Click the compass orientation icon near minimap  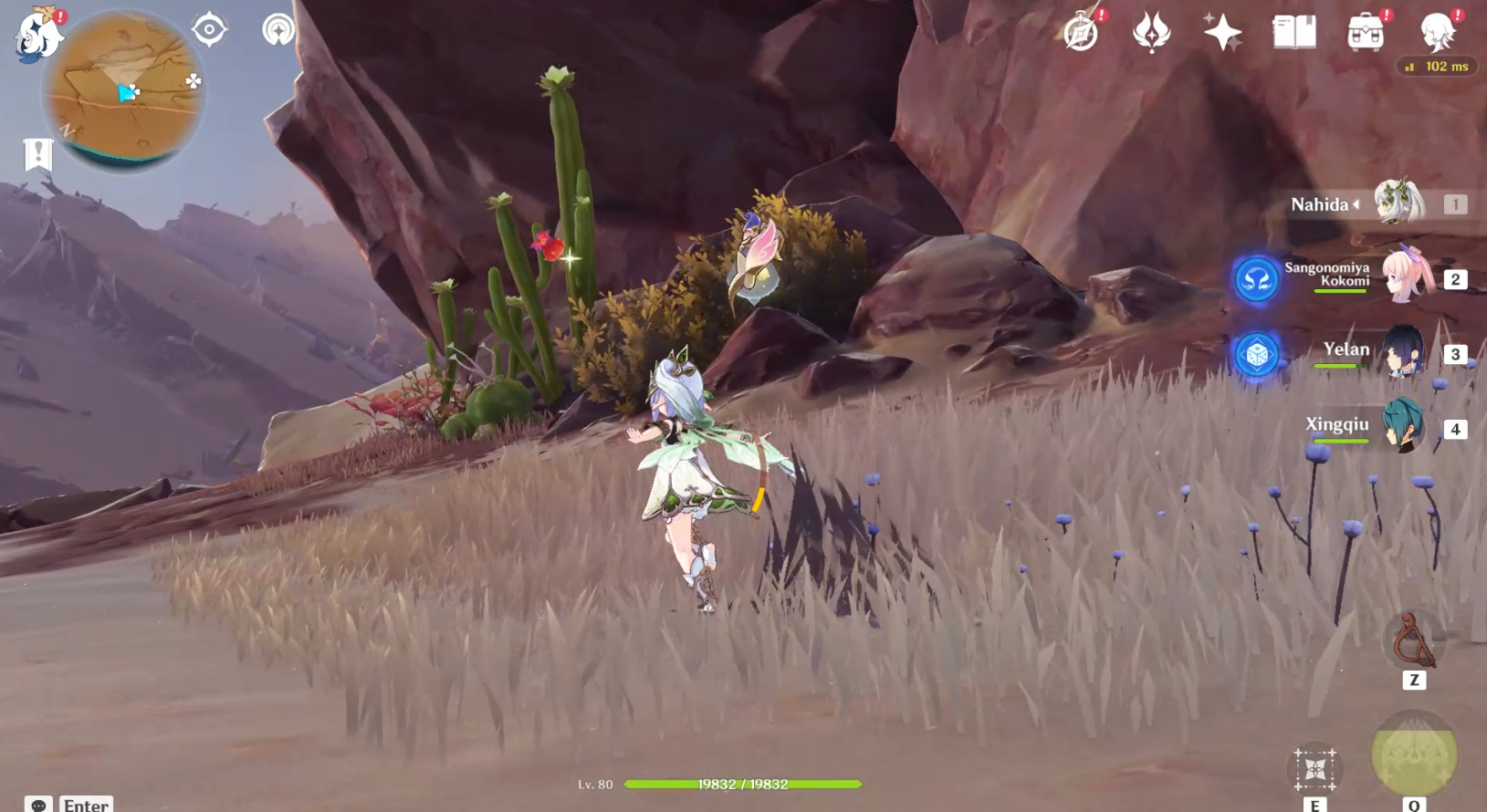click(x=208, y=28)
